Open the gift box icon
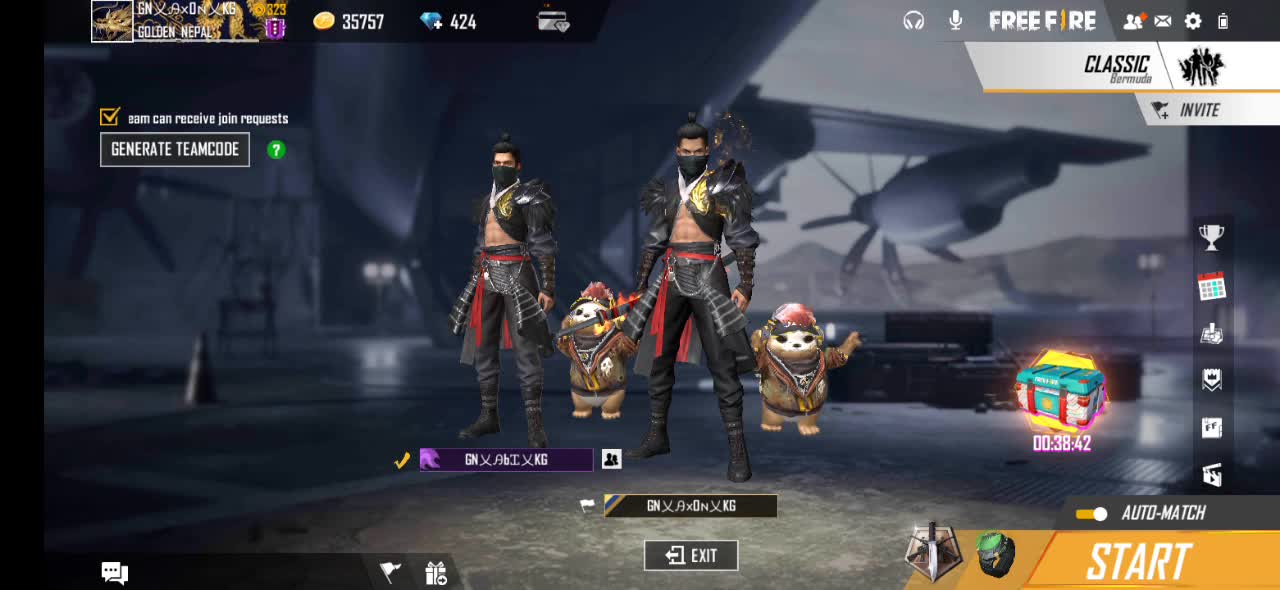The width and height of the screenshot is (1280, 590). [x=436, y=573]
